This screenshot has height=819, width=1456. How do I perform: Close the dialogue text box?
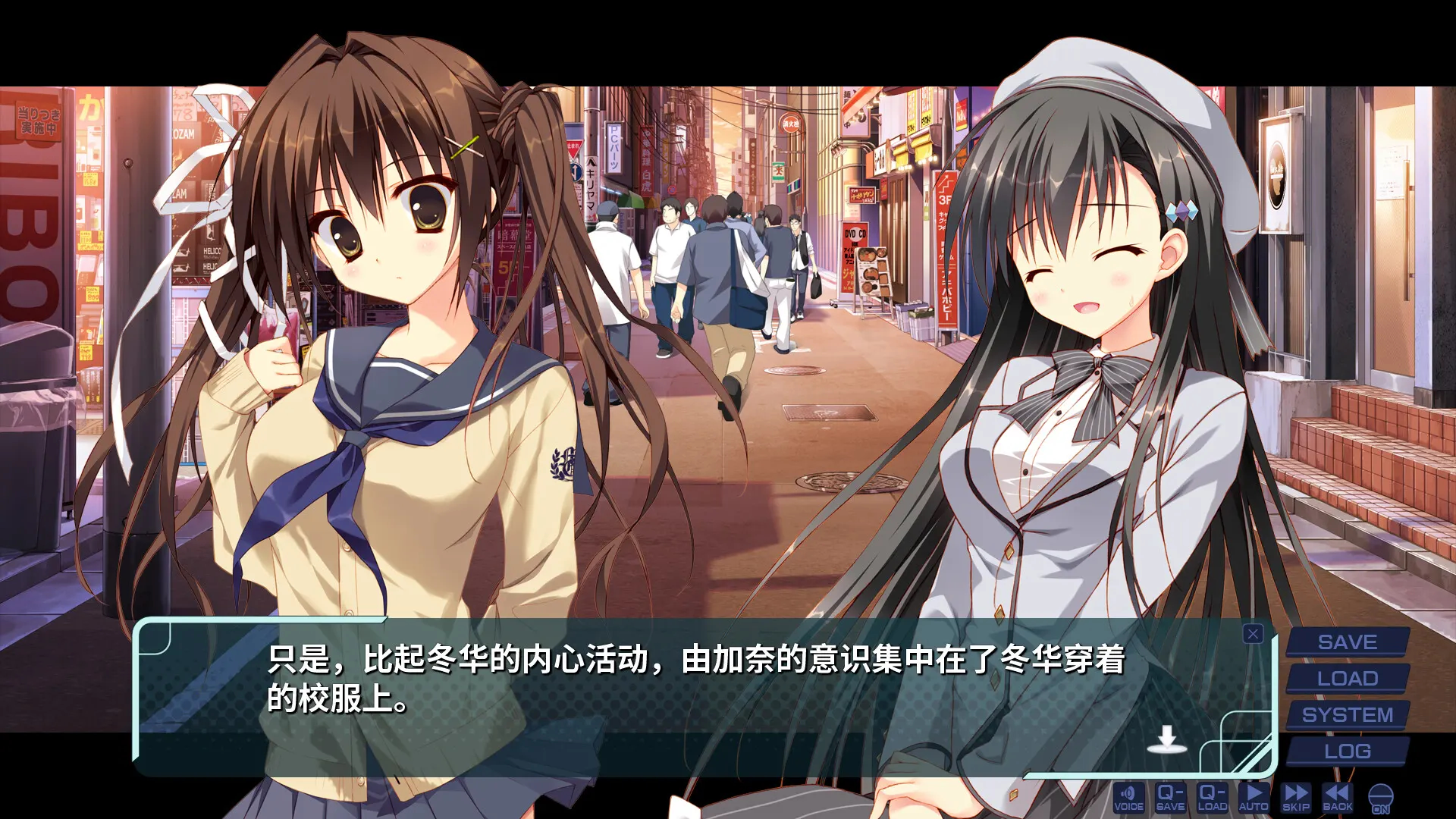[1253, 634]
